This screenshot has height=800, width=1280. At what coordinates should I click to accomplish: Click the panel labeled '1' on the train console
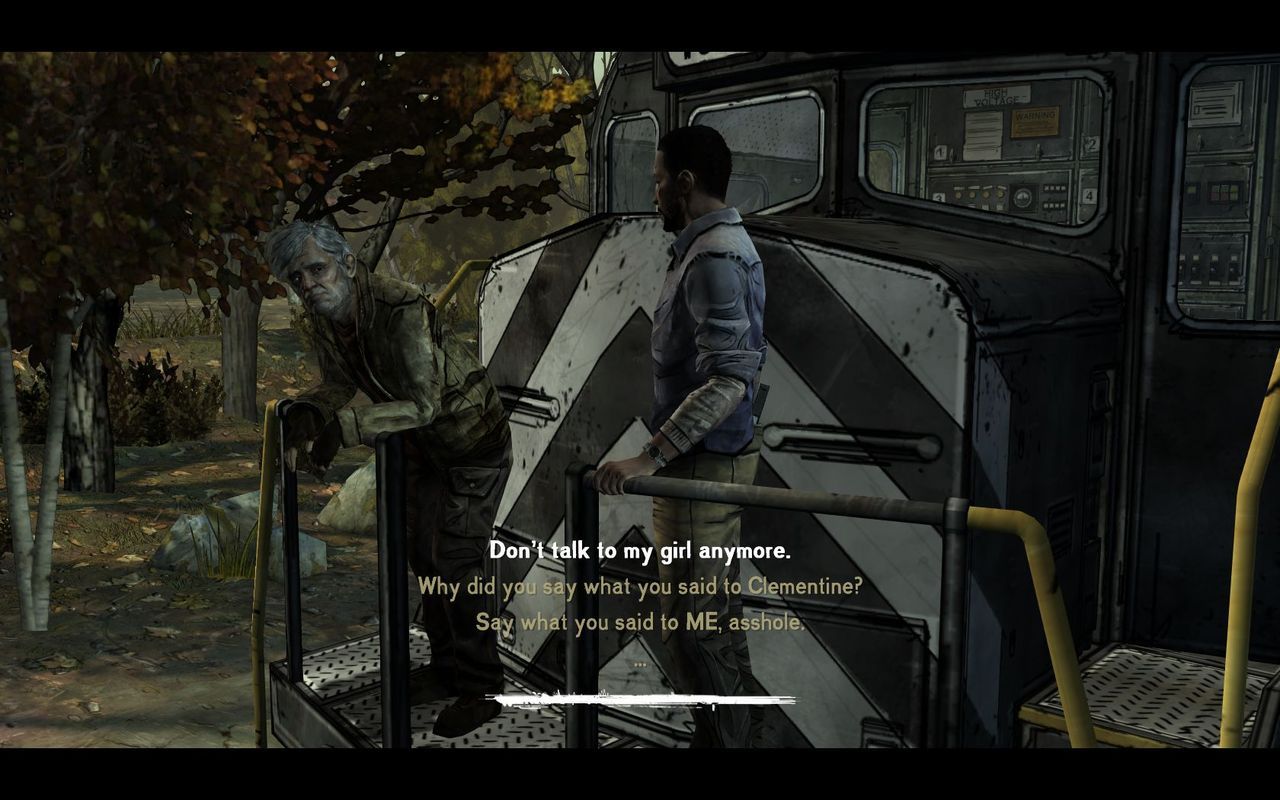click(x=938, y=151)
